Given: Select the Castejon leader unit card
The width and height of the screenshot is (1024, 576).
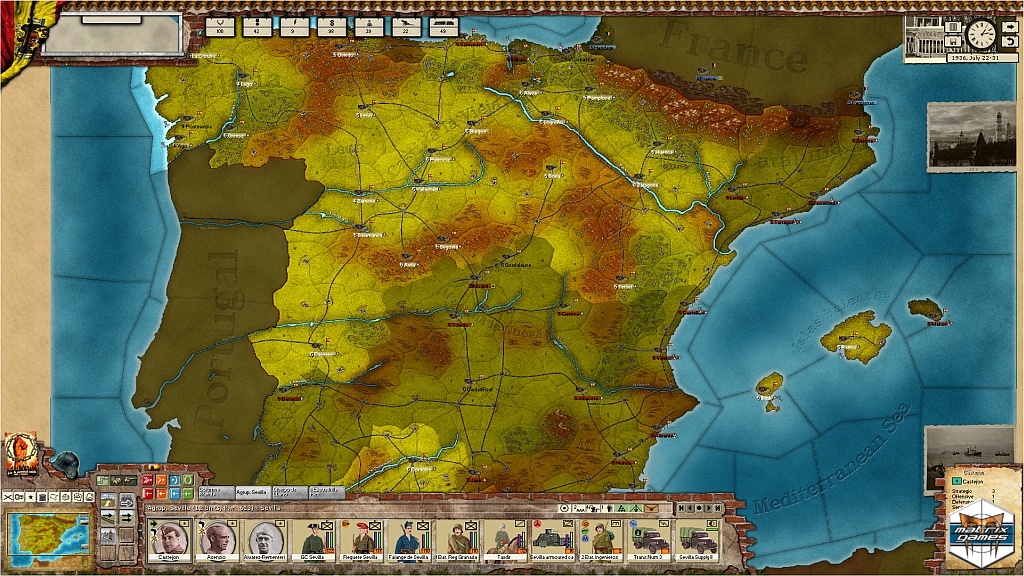Looking at the screenshot, I should tap(168, 541).
